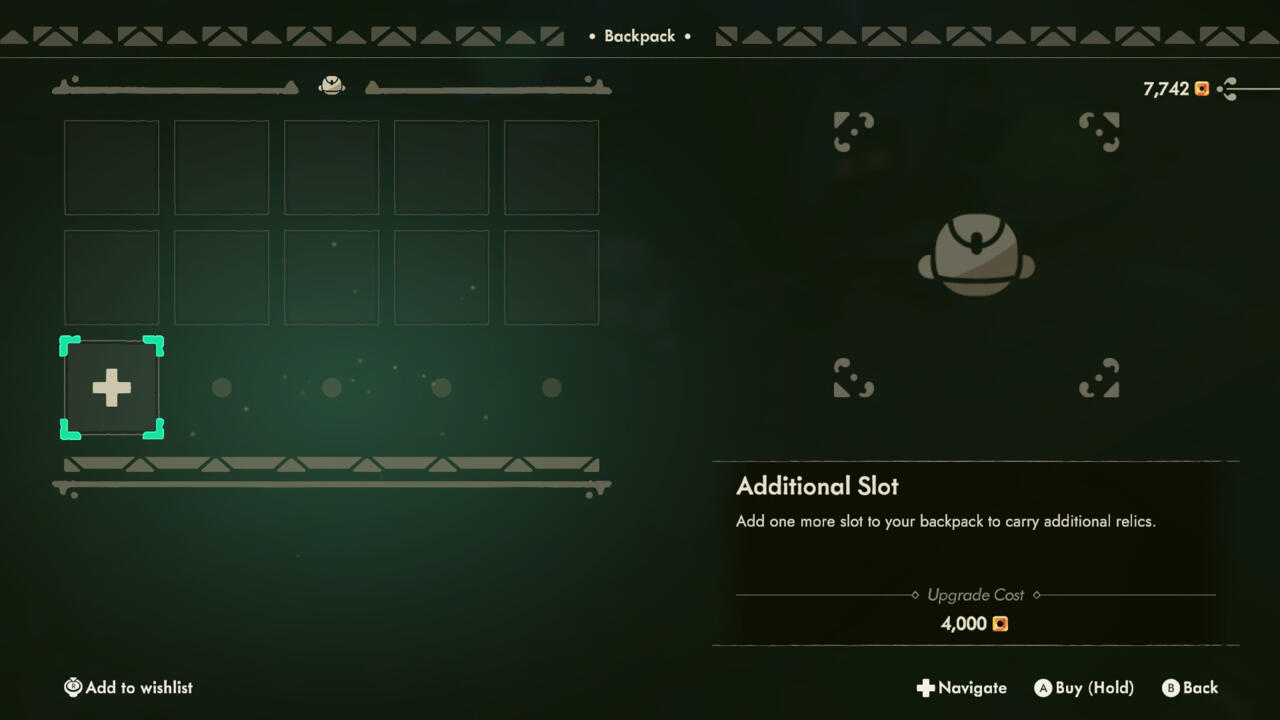Screen dimensions: 1280x720
Task: Click the backpack preview icon
Action: point(975,253)
